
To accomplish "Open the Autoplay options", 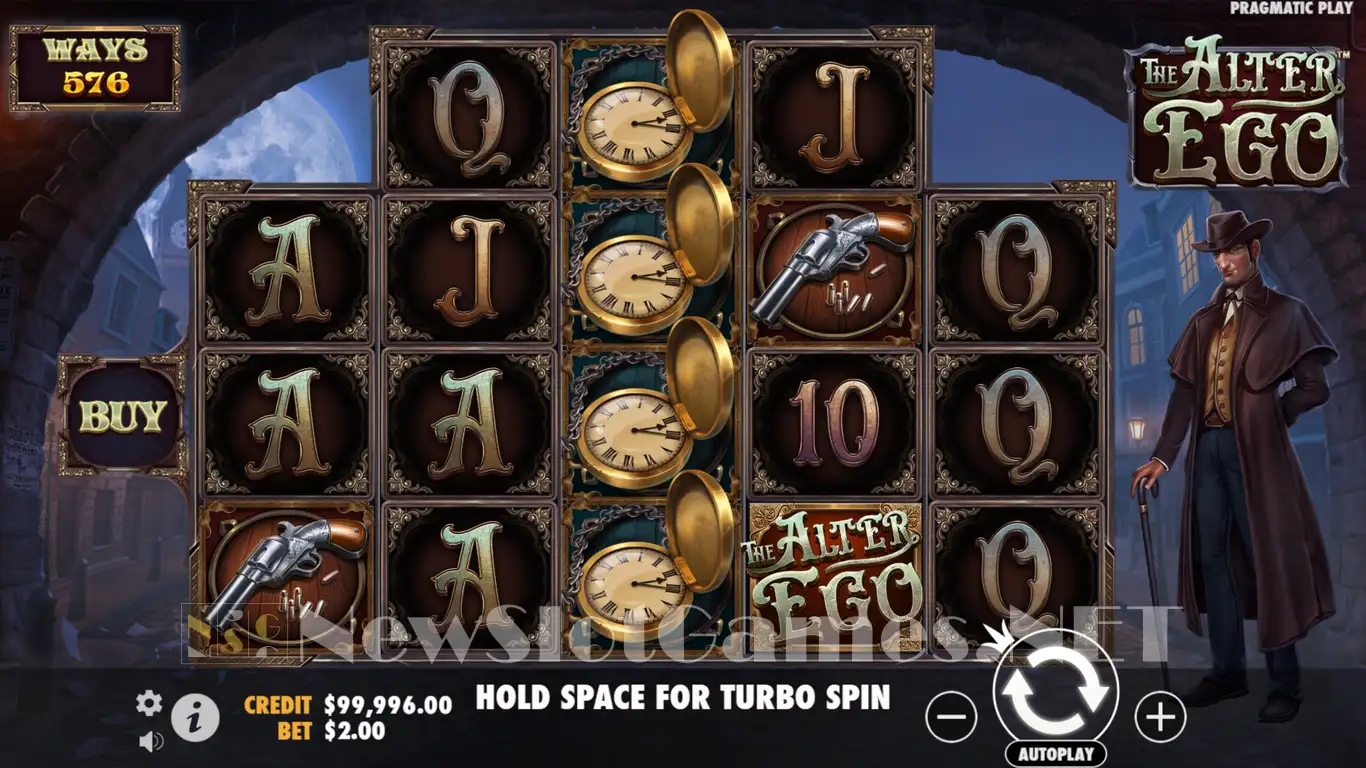I will (1056, 753).
